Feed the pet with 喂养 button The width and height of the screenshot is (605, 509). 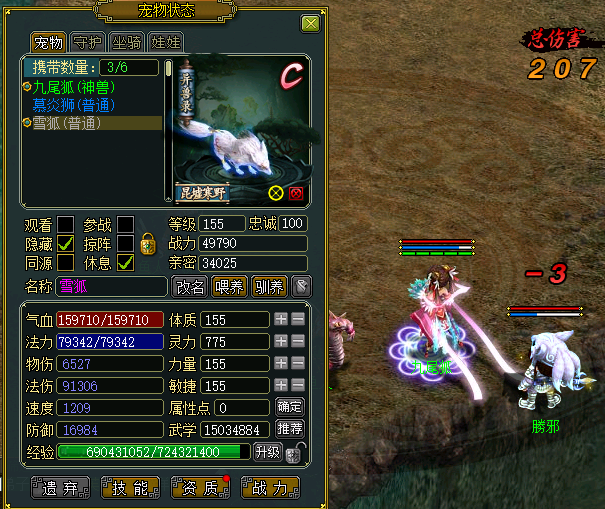pos(229,287)
